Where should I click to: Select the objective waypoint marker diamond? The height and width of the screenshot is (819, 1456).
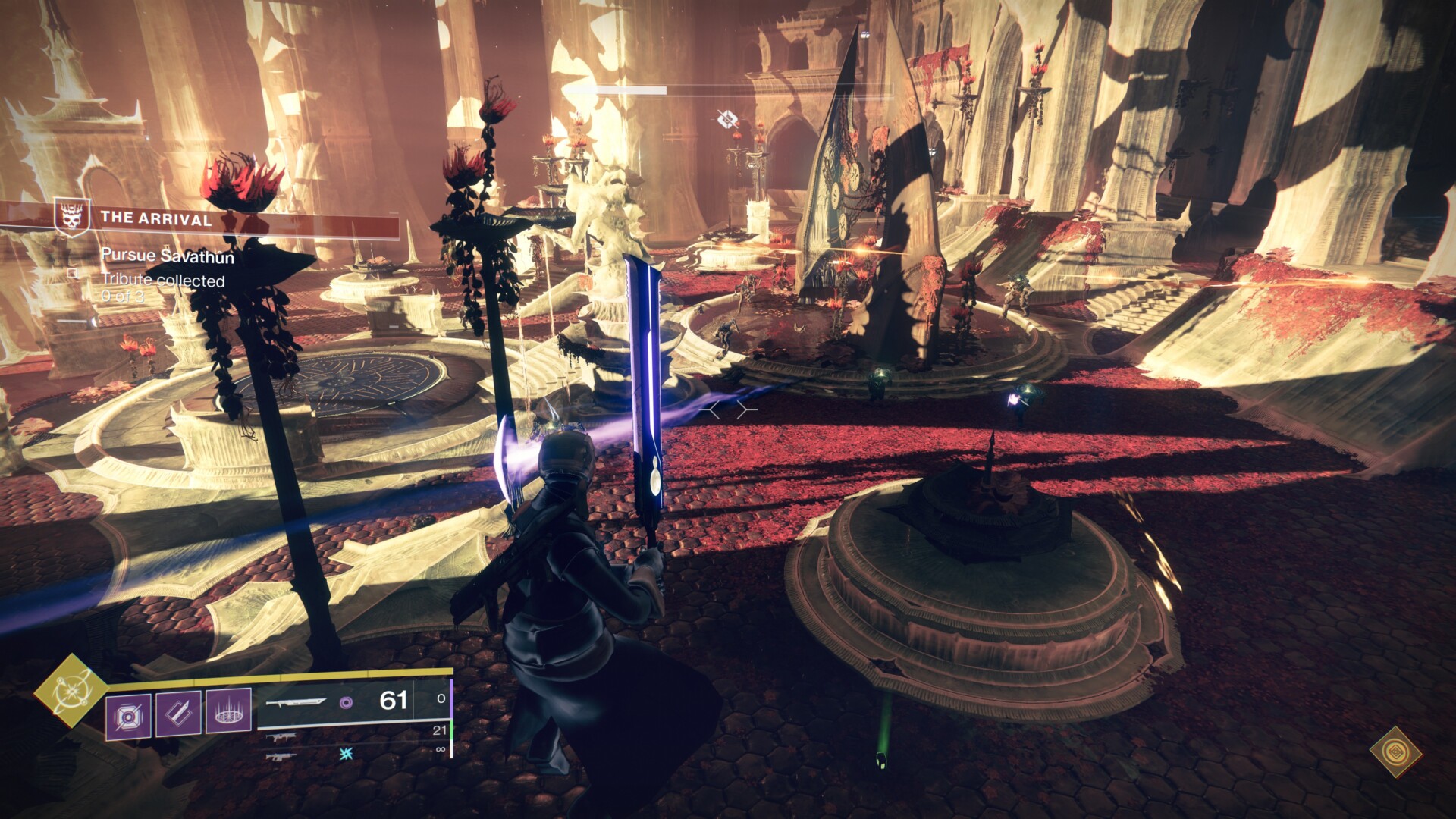point(727,118)
